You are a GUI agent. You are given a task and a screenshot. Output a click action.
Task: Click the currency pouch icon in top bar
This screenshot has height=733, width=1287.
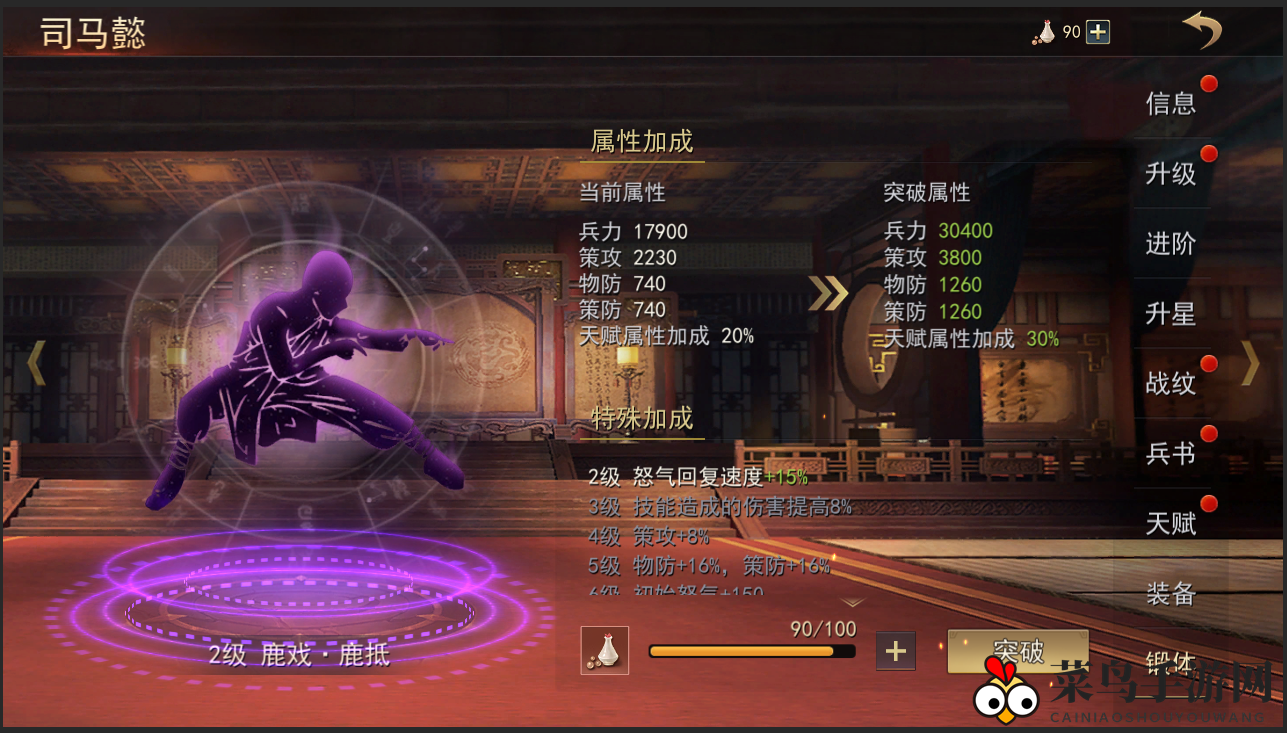pos(1044,31)
